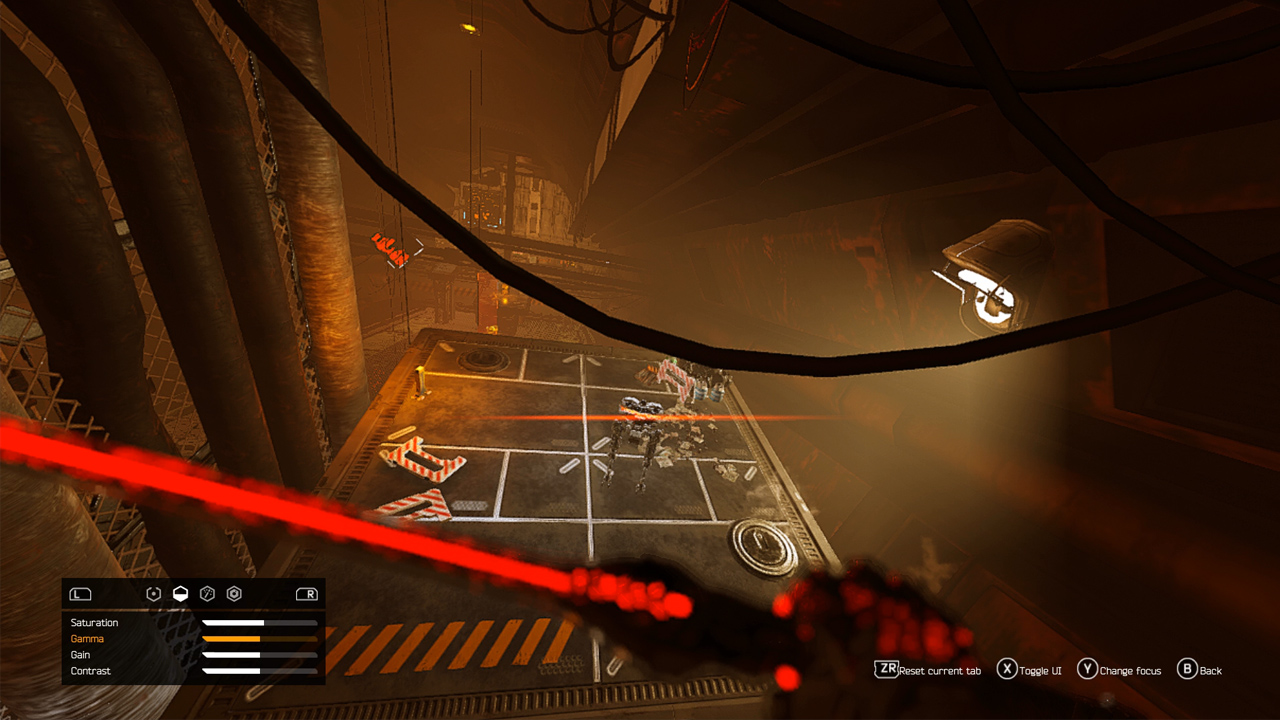The height and width of the screenshot is (720, 1280).
Task: Select the camera dot tab icon
Action: 153,593
